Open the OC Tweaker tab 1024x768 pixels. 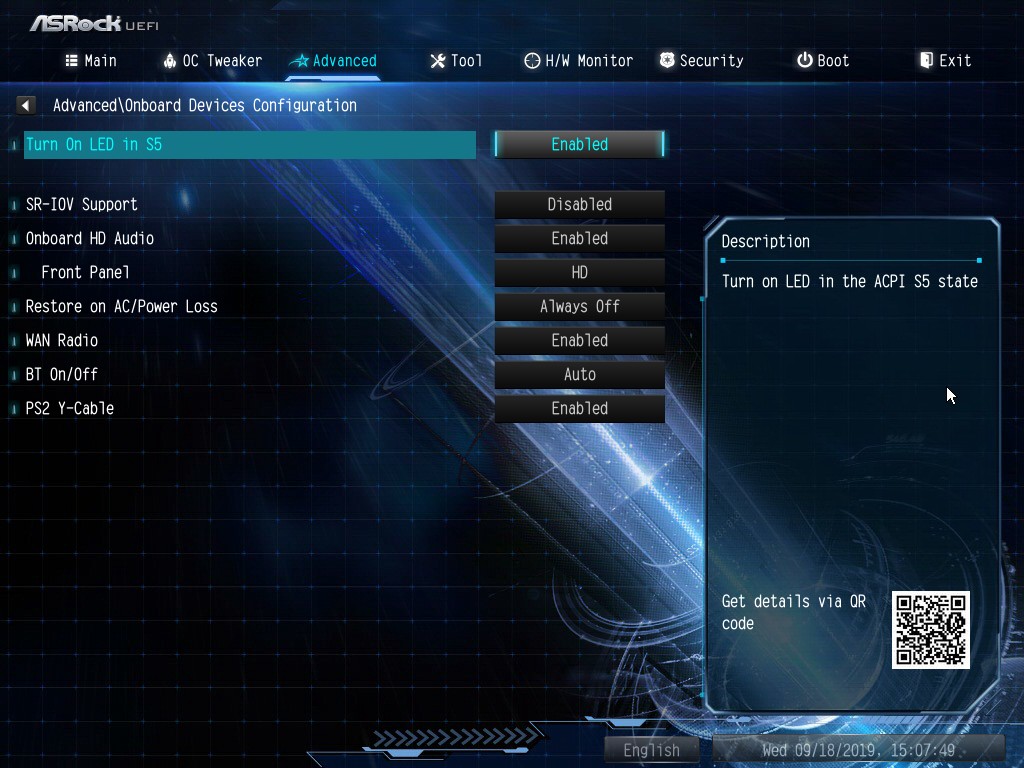(x=212, y=61)
